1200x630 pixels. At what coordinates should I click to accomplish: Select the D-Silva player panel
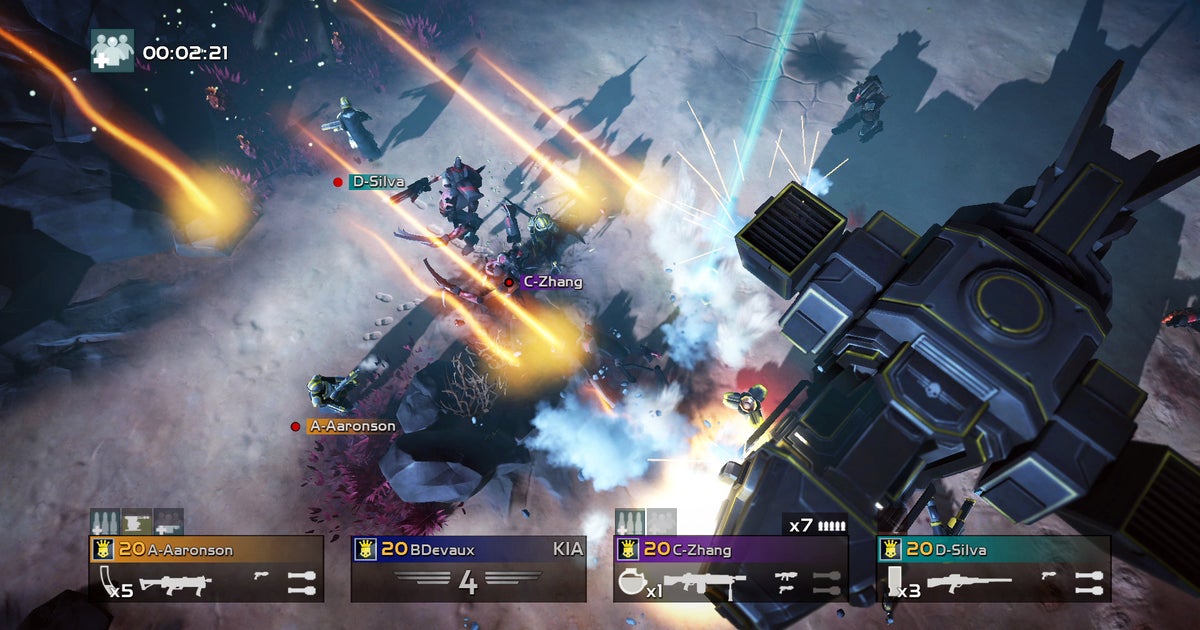pyautogui.click(x=993, y=569)
